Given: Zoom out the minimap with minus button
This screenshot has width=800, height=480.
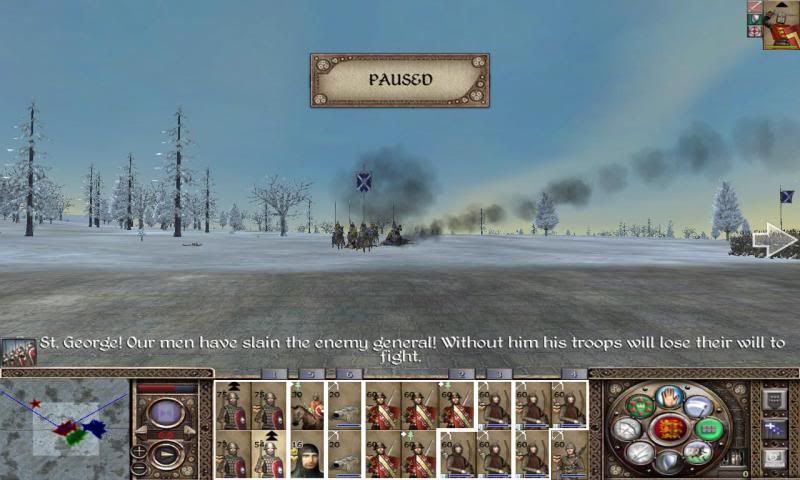Looking at the screenshot, I should [139, 468].
